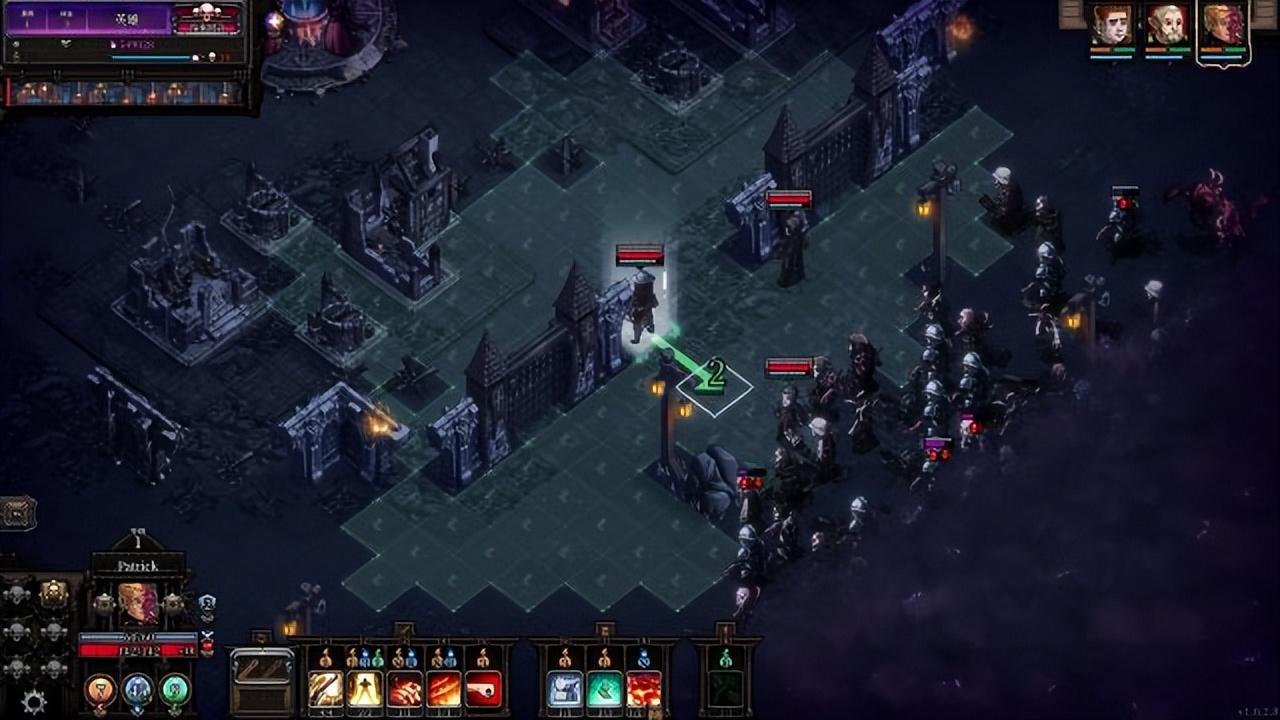Open the gear settings icon
Image resolution: width=1280 pixels, height=720 pixels.
click(x=34, y=701)
